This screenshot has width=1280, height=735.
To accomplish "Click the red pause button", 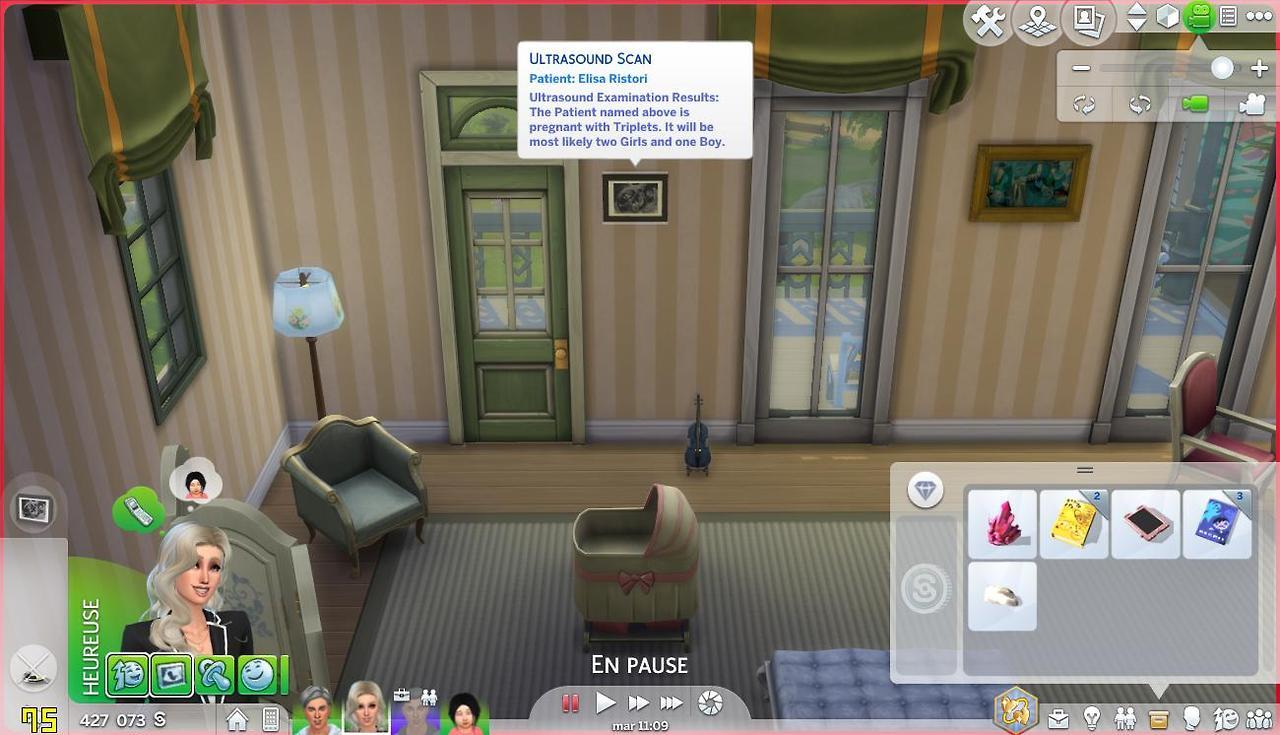I will 571,703.
